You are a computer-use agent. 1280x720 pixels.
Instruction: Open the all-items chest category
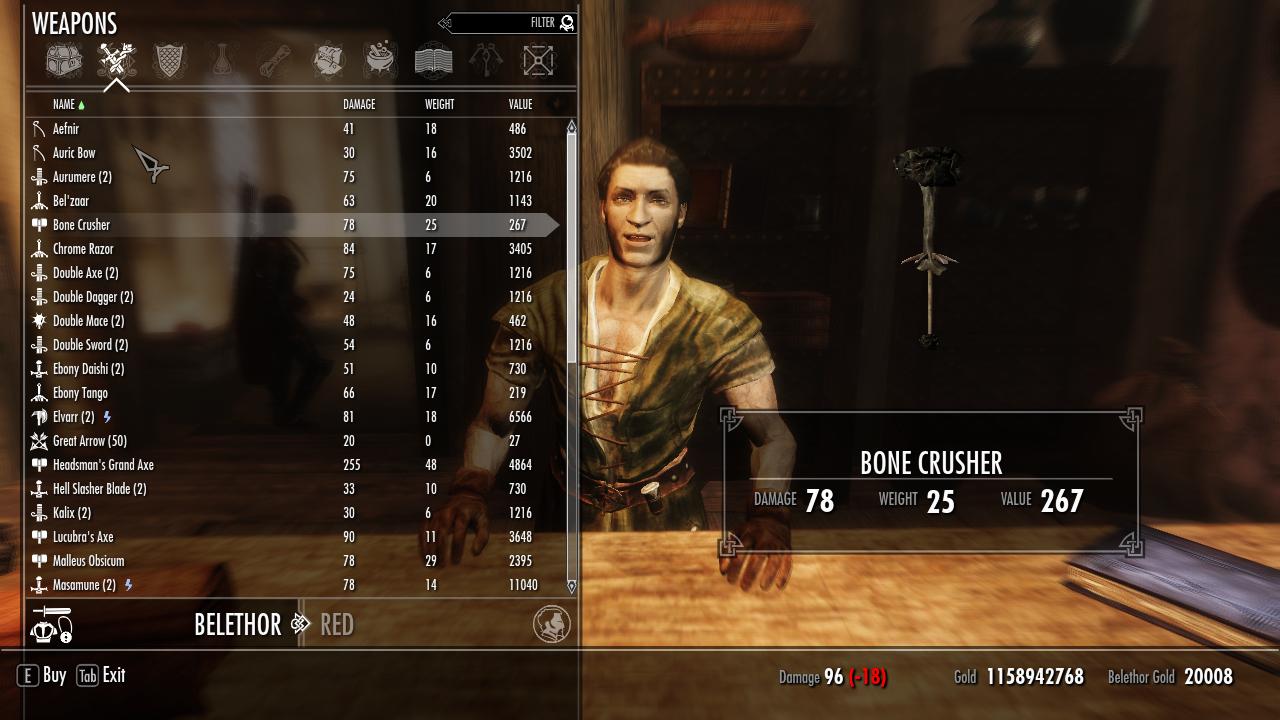(64, 61)
